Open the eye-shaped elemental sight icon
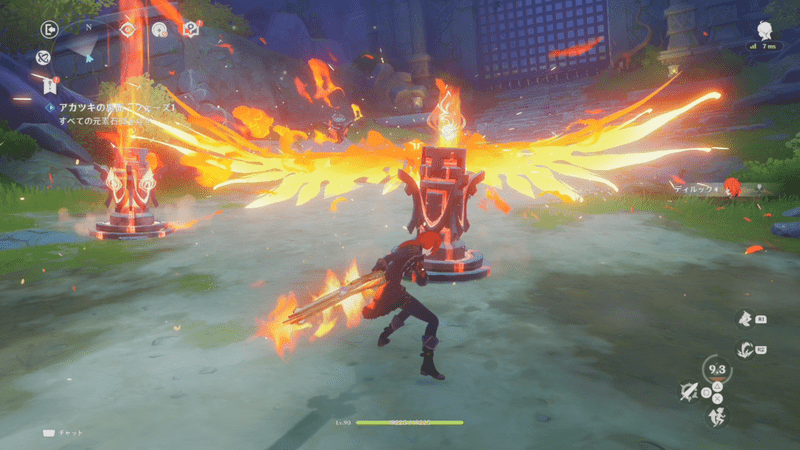The width and height of the screenshot is (800, 450). tap(127, 30)
